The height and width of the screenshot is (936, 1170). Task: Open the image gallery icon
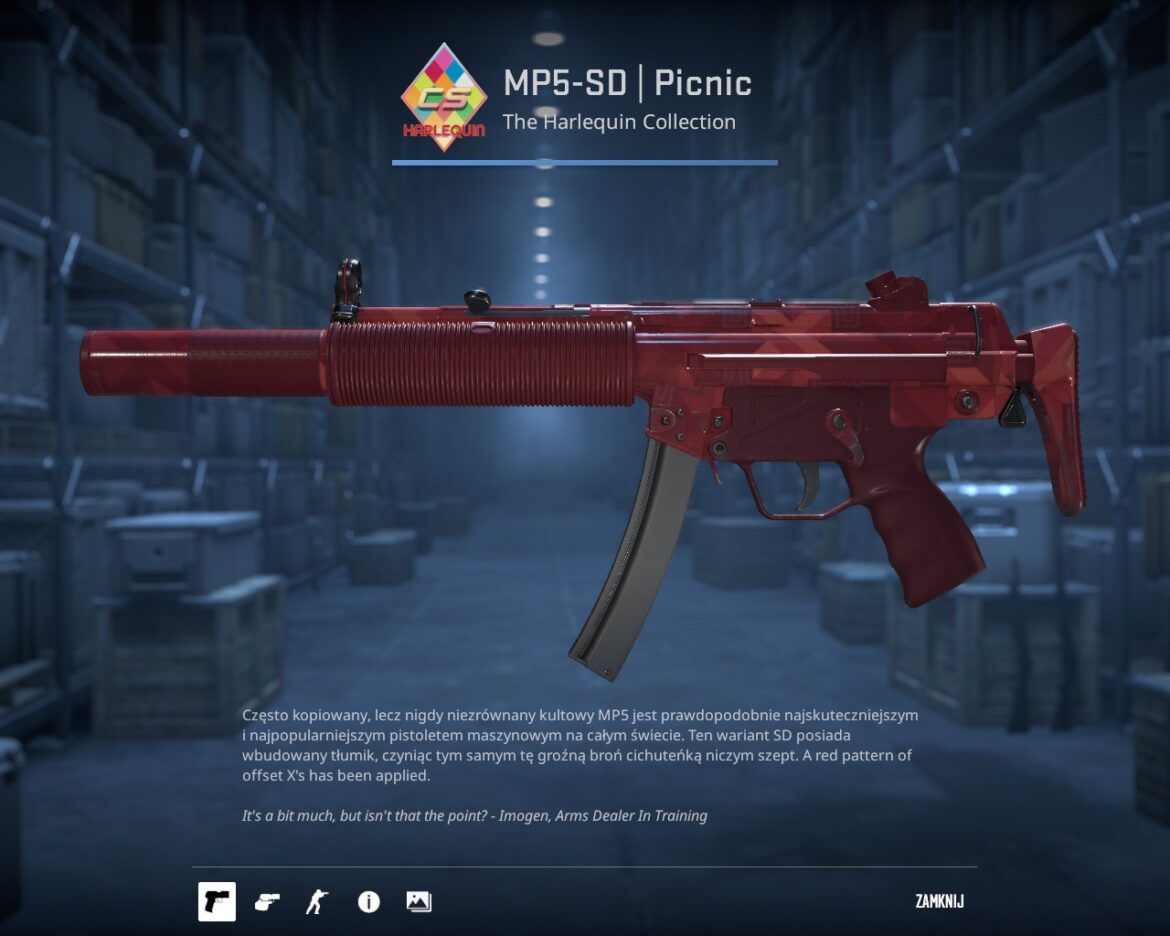point(419,902)
